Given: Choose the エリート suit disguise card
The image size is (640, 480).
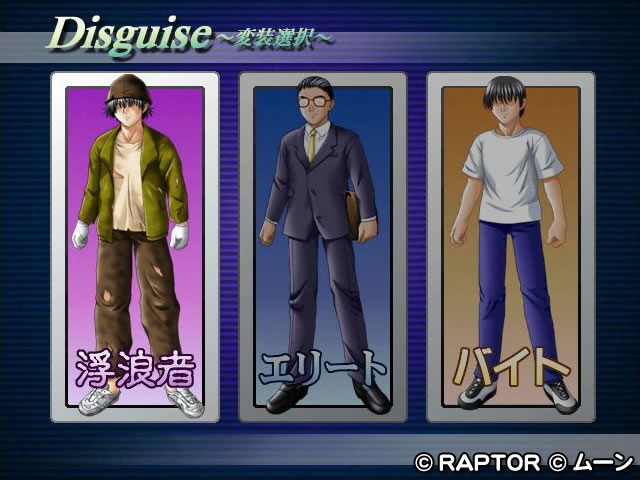Looking at the screenshot, I should (x=322, y=245).
